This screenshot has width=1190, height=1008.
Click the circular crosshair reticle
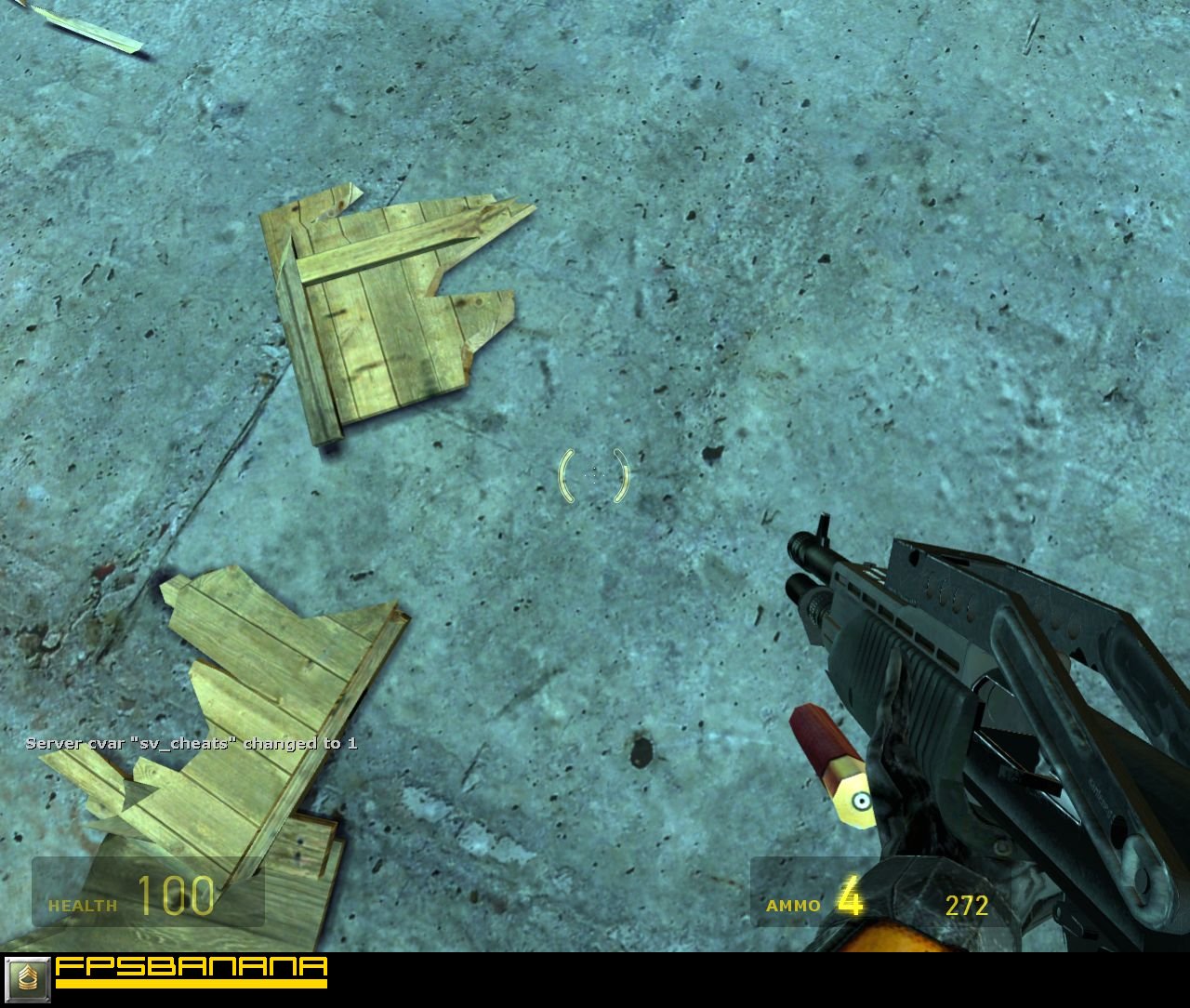(595, 475)
